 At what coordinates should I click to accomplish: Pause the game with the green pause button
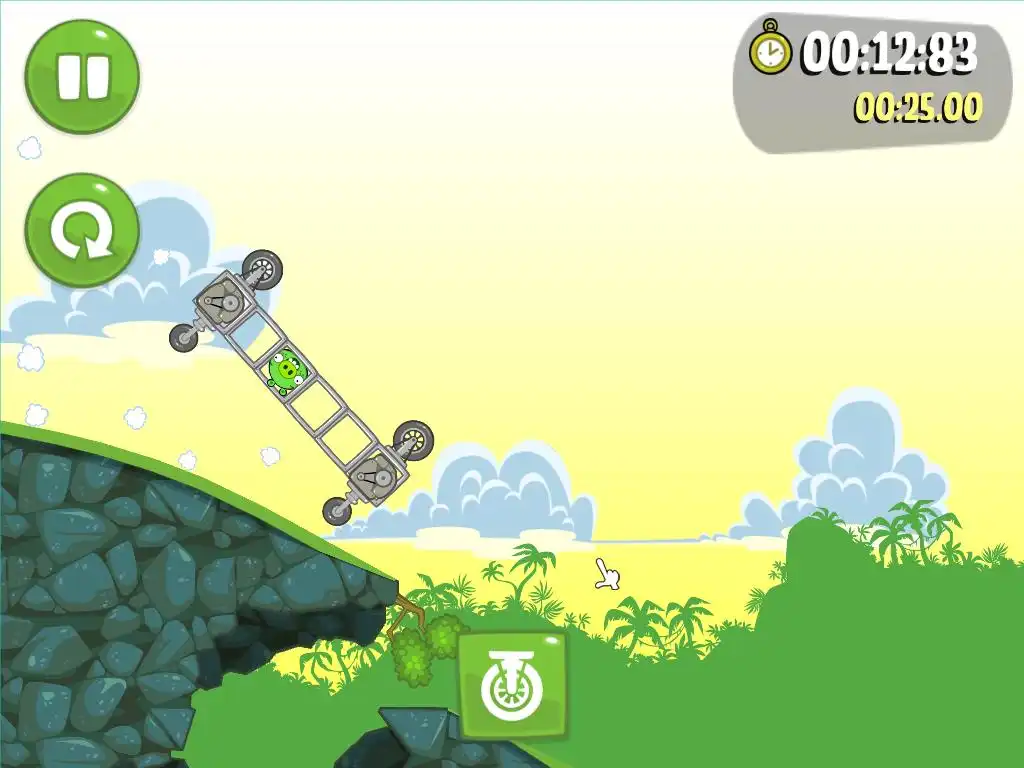(82, 76)
